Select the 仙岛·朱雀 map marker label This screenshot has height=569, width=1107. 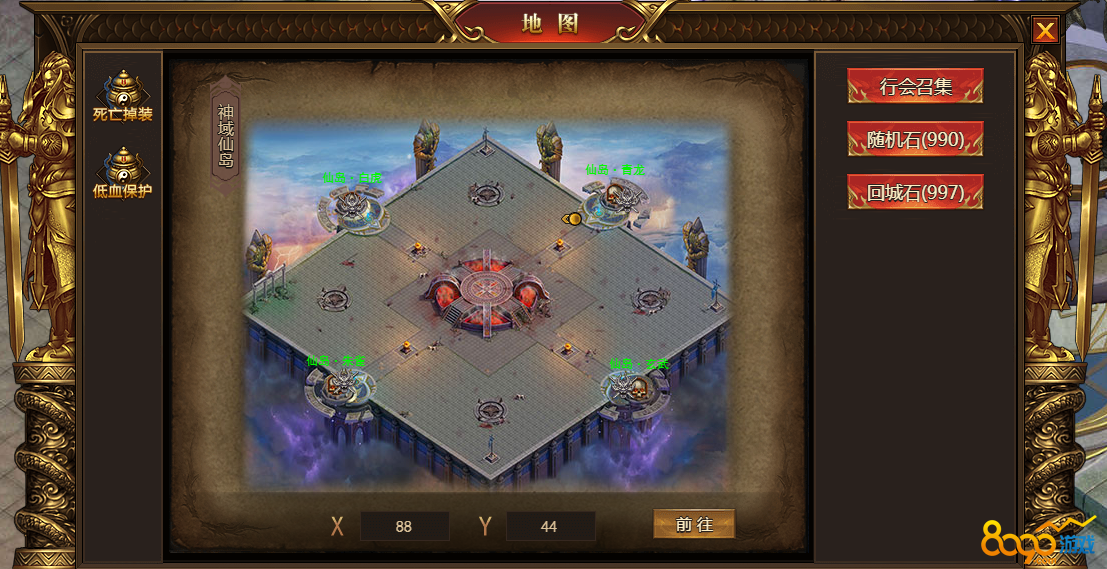point(336,360)
